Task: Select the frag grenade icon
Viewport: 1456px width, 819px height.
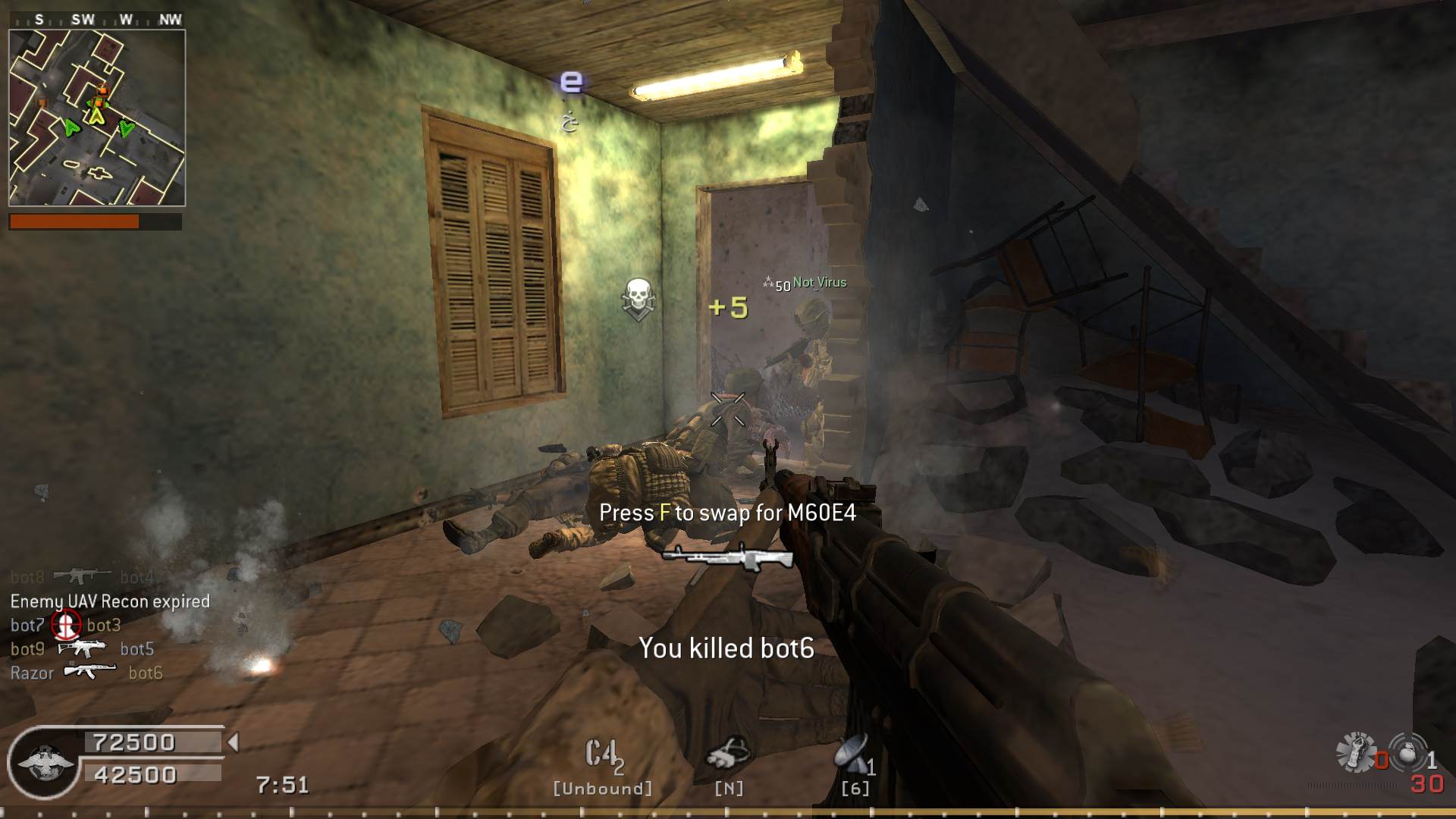Action: click(x=1408, y=754)
